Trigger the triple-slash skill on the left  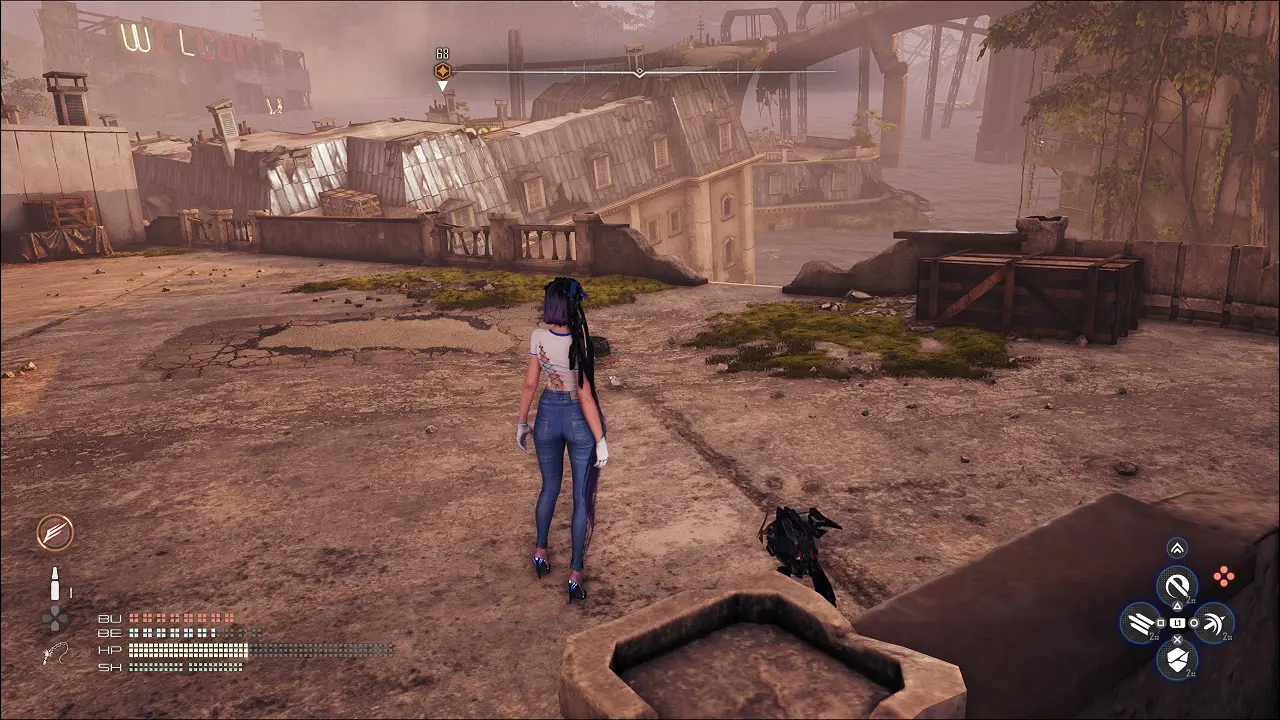pyautogui.click(x=1140, y=623)
